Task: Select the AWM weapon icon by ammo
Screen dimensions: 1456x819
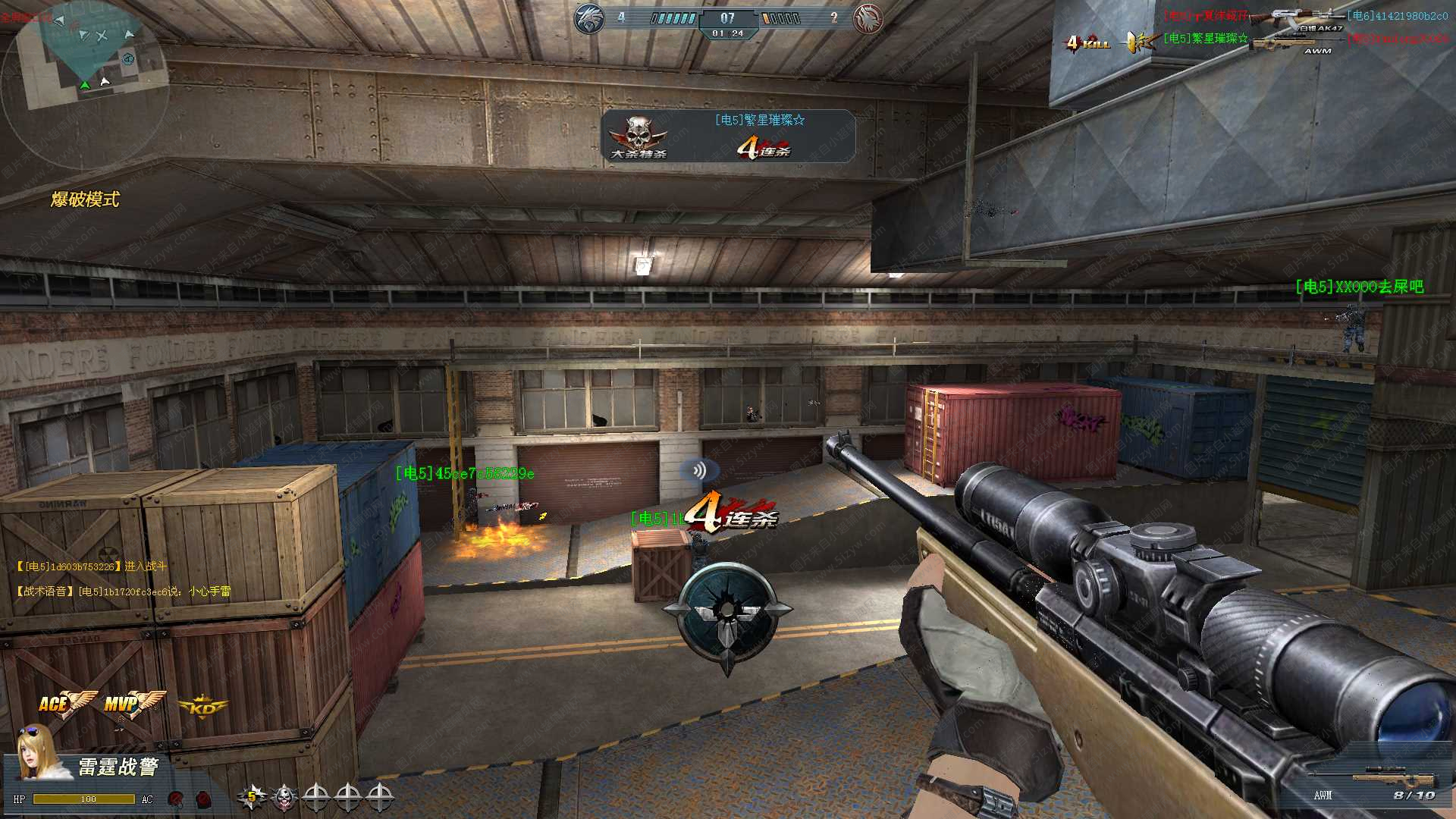Action: pyautogui.click(x=1394, y=779)
